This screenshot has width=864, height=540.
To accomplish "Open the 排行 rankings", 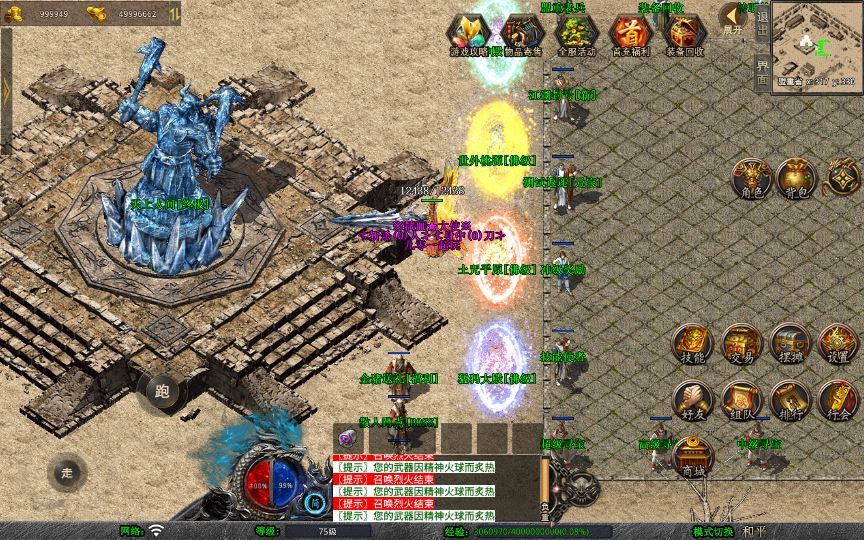I will pos(789,400).
